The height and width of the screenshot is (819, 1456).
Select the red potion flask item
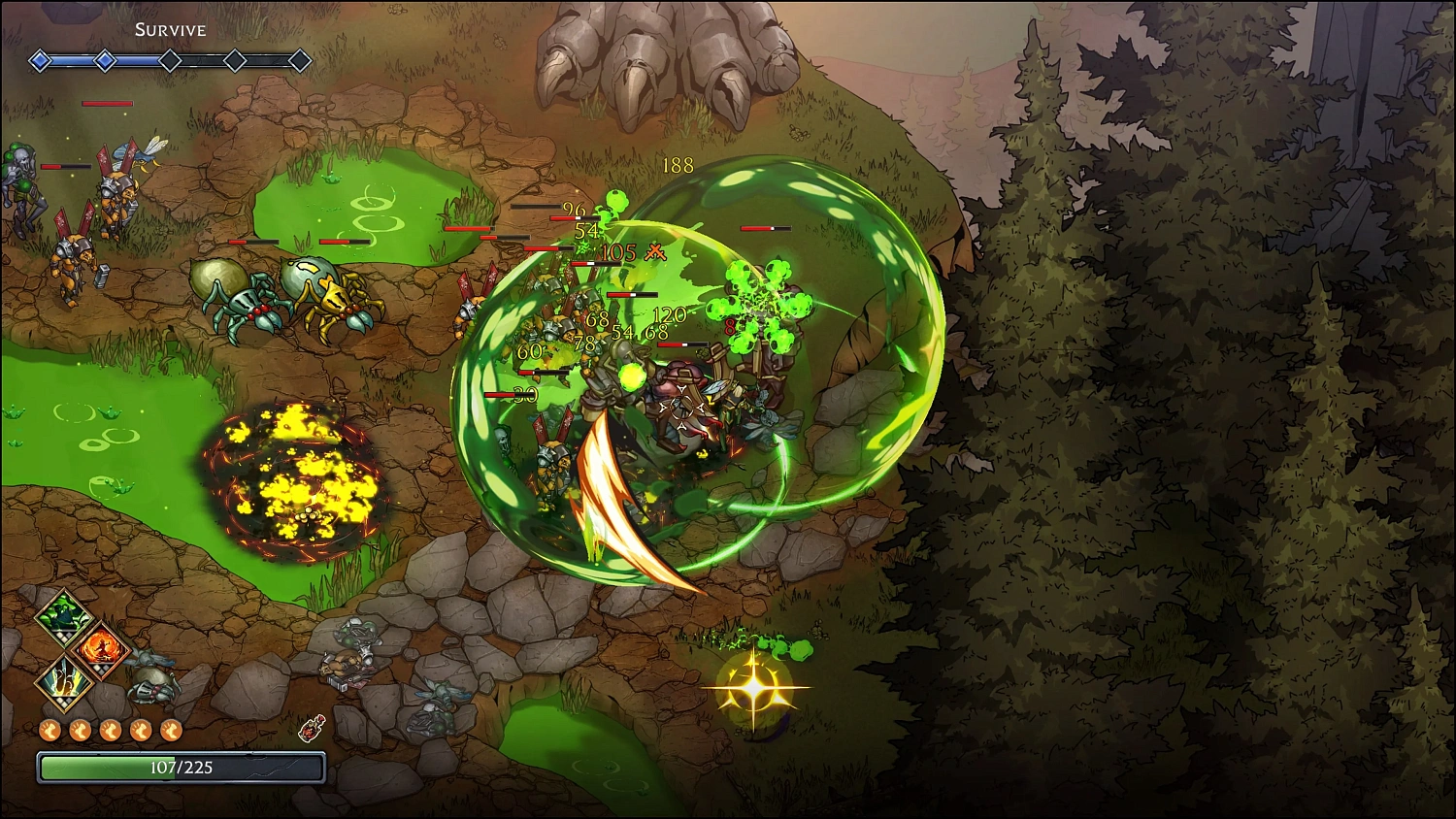coord(312,728)
